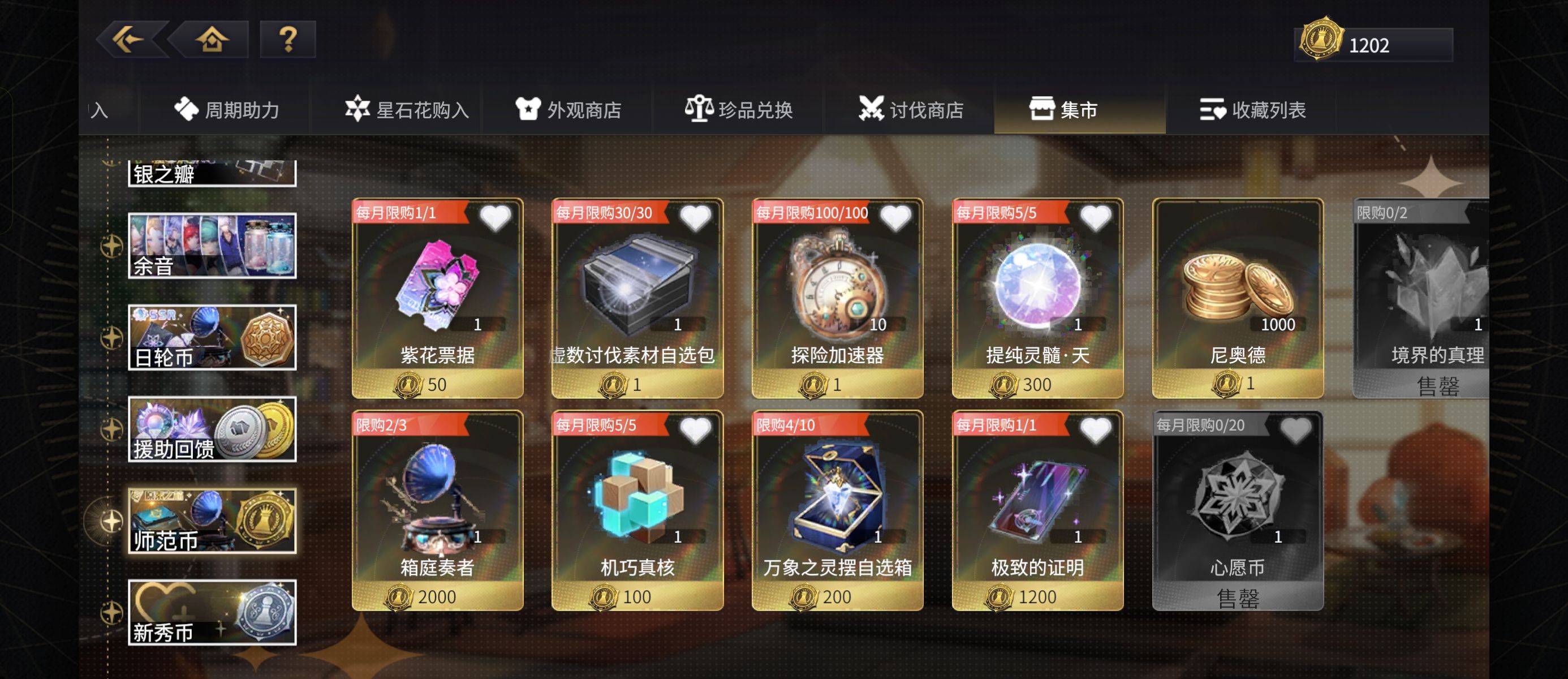The height and width of the screenshot is (679, 1568).
Task: Open the home screen icon
Action: pos(210,41)
